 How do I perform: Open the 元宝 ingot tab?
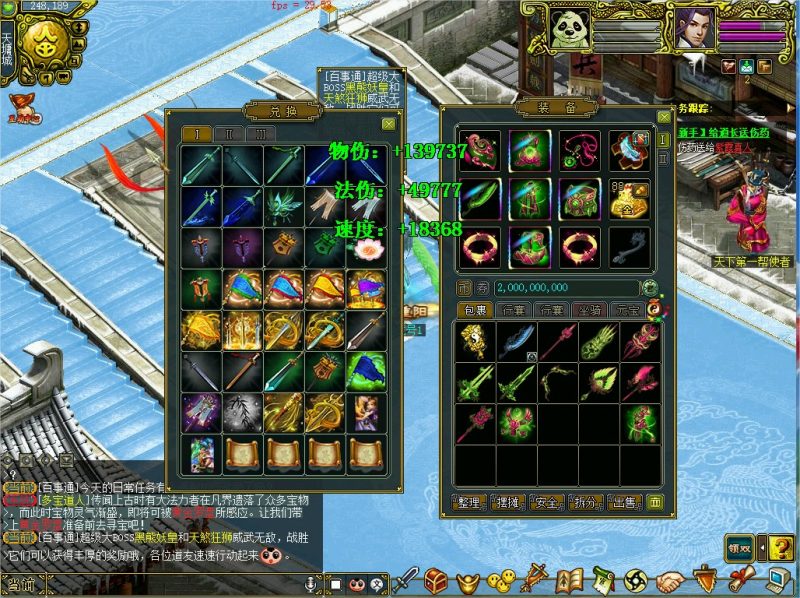click(629, 311)
